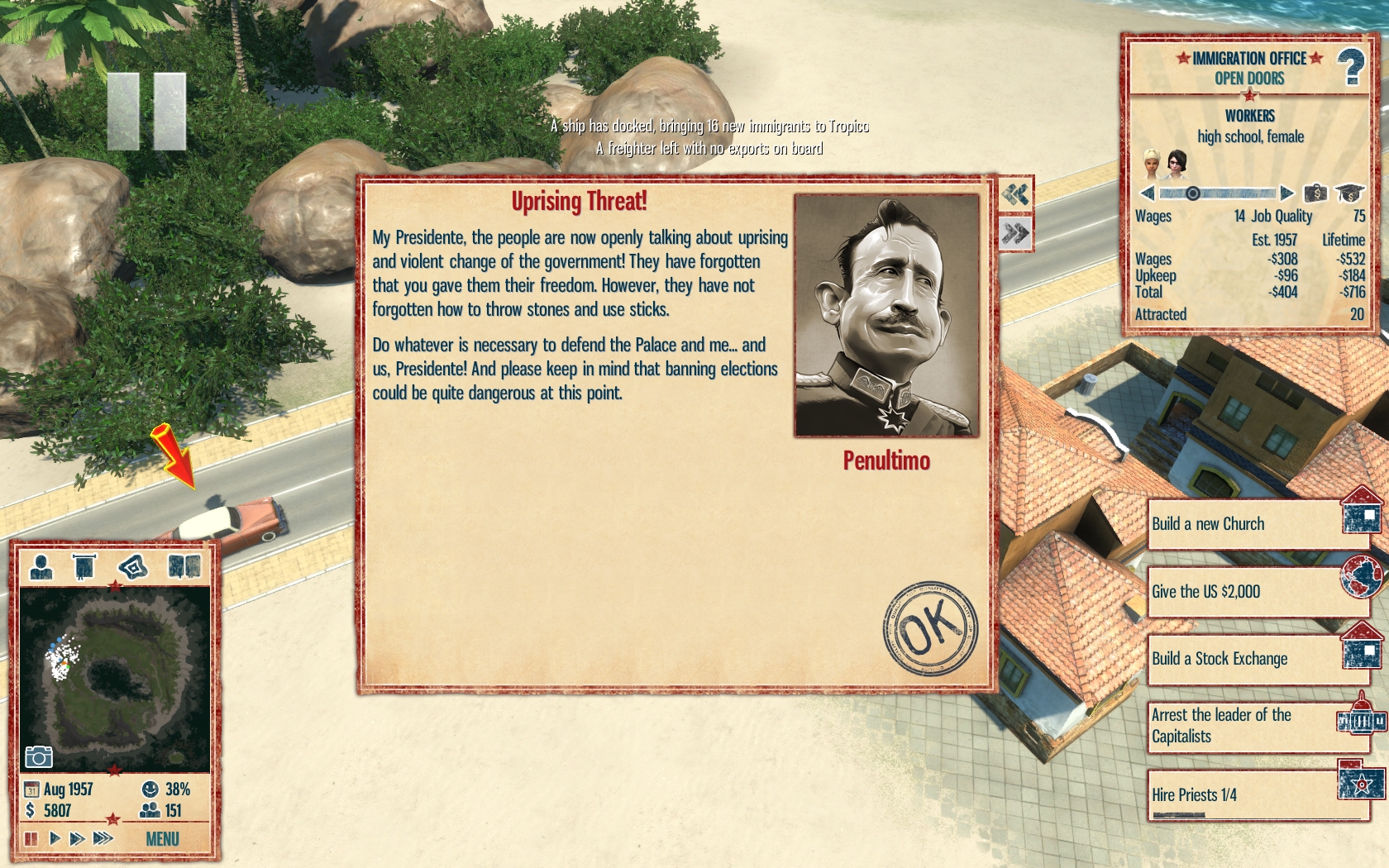Screen dimensions: 1389x868
Task: Open the Immigration Office help question mark
Action: [x=1351, y=67]
